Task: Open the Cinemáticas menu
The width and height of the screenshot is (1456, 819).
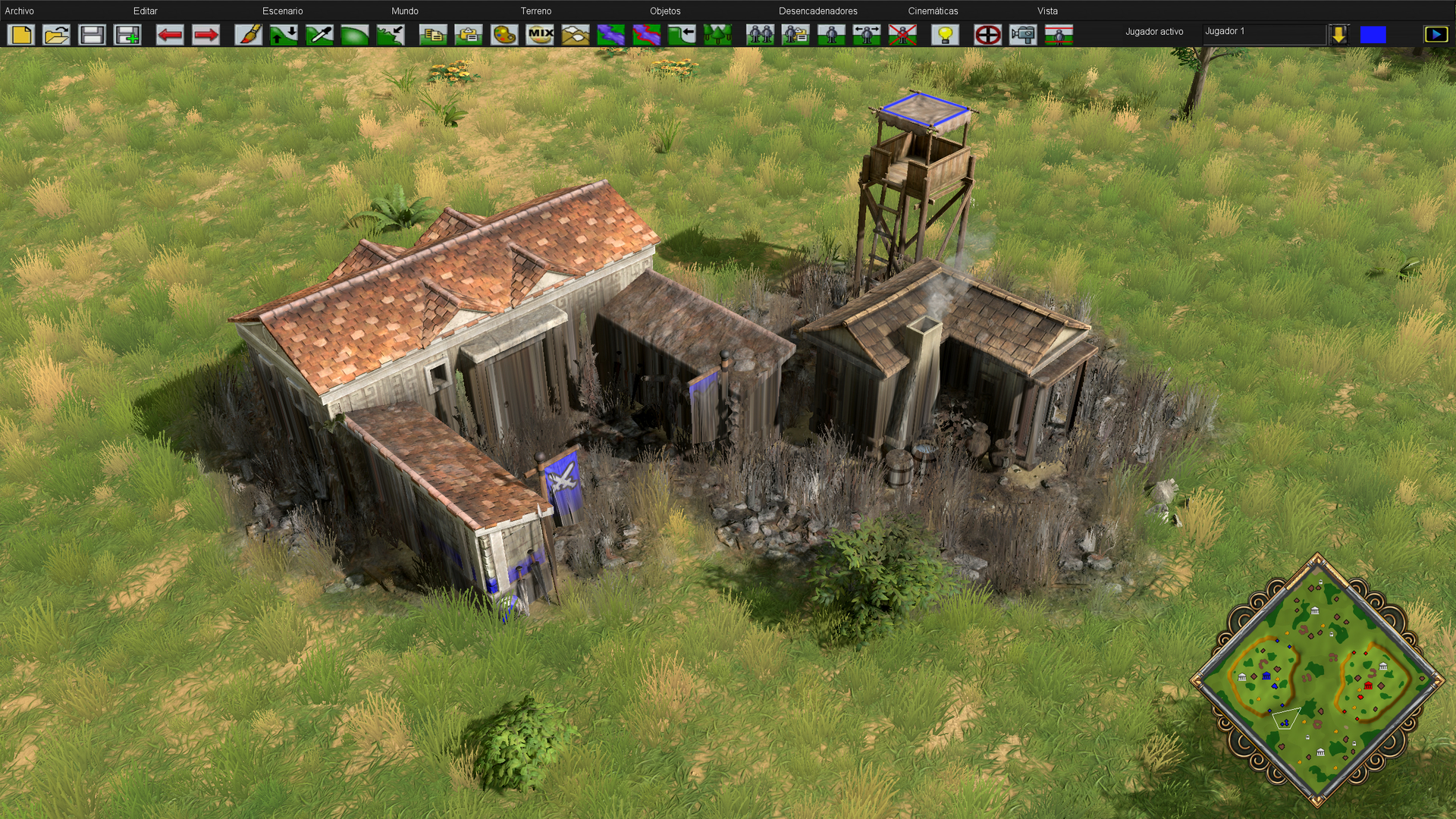Action: (x=933, y=11)
